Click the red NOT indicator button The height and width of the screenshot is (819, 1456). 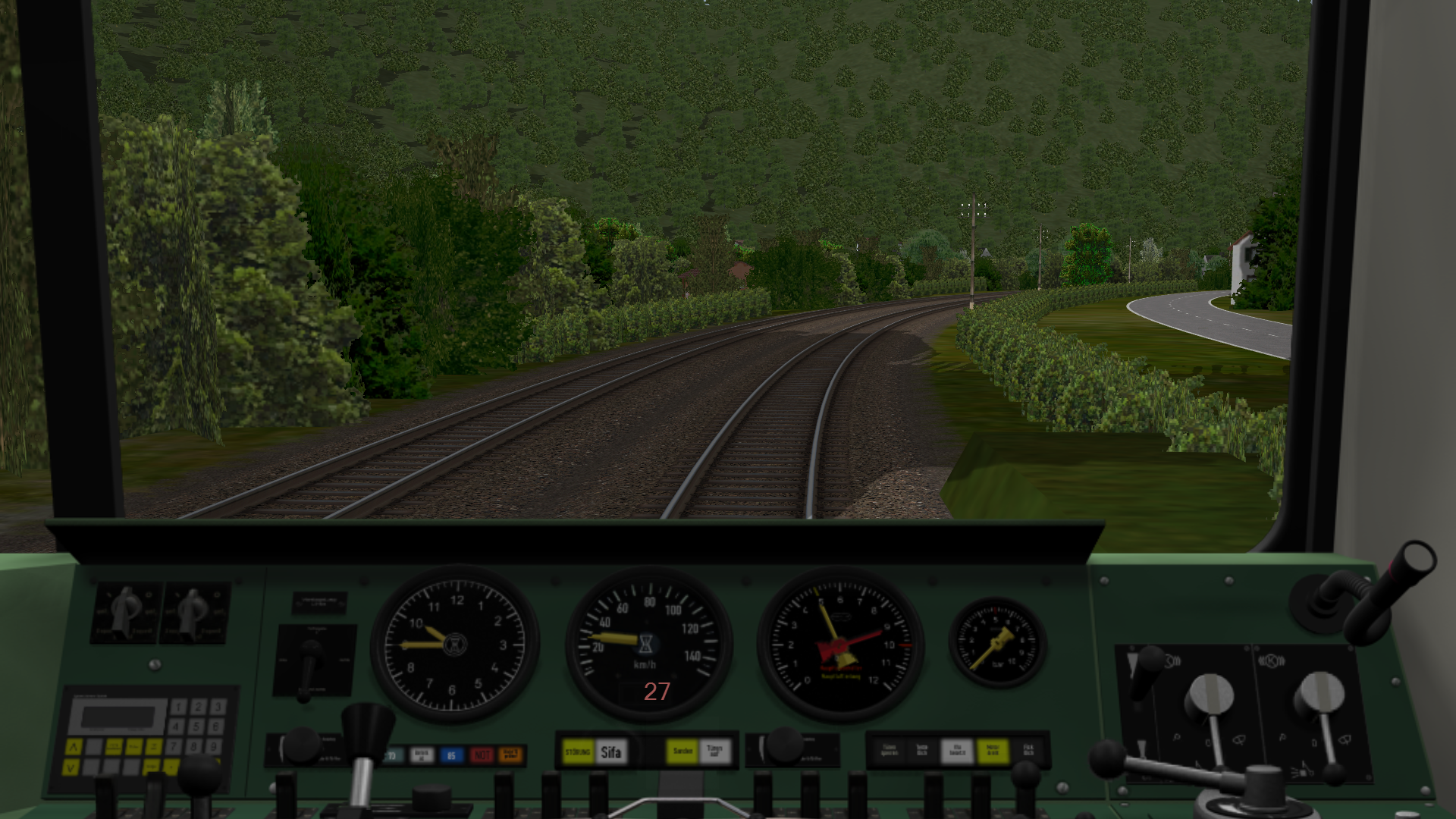click(482, 755)
